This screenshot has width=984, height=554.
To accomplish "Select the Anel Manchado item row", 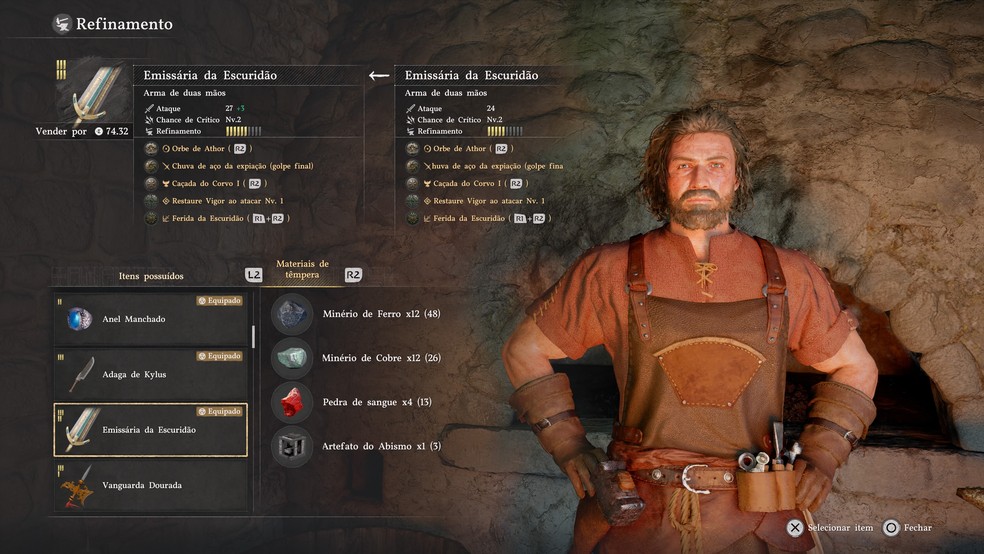I will 150,318.
